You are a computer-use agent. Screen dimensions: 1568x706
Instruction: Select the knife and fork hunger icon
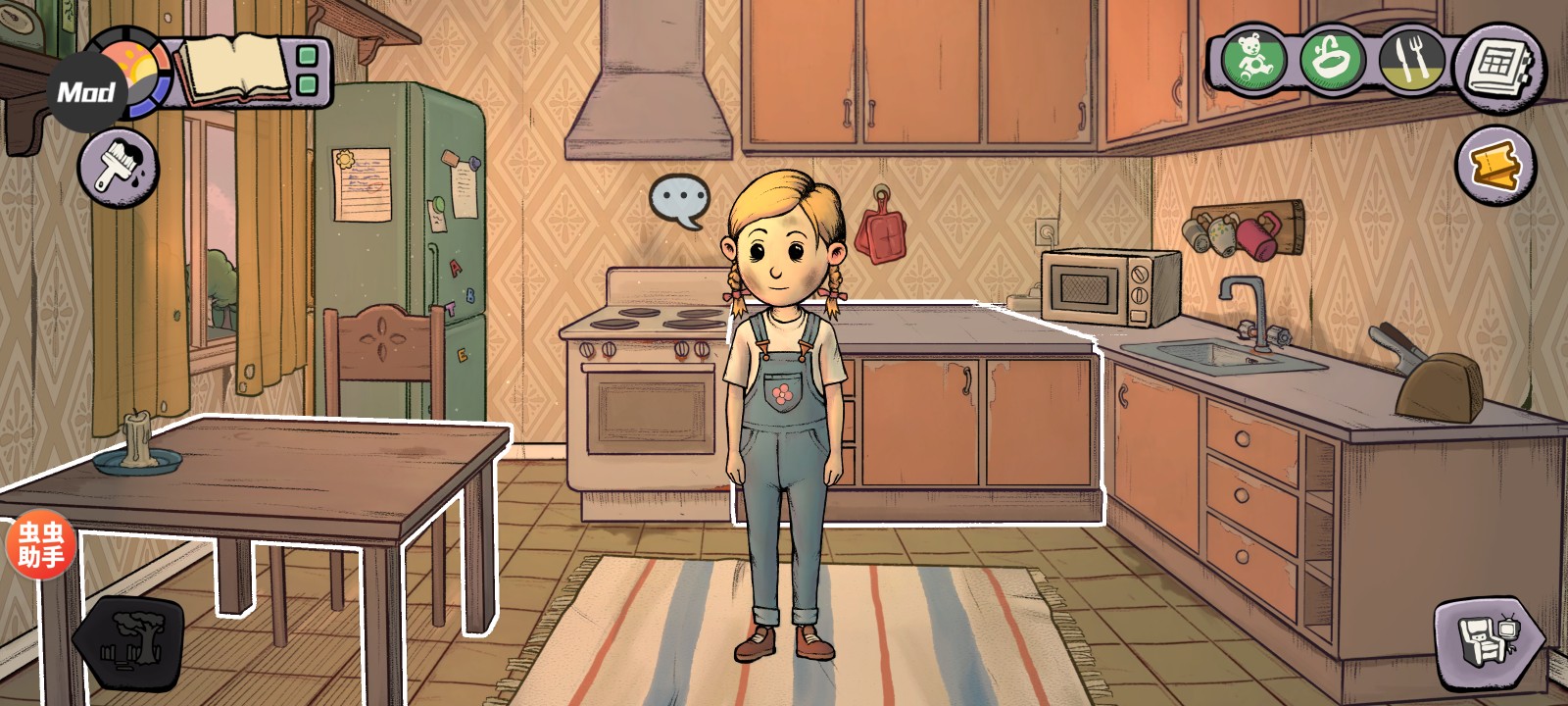coord(1411,59)
